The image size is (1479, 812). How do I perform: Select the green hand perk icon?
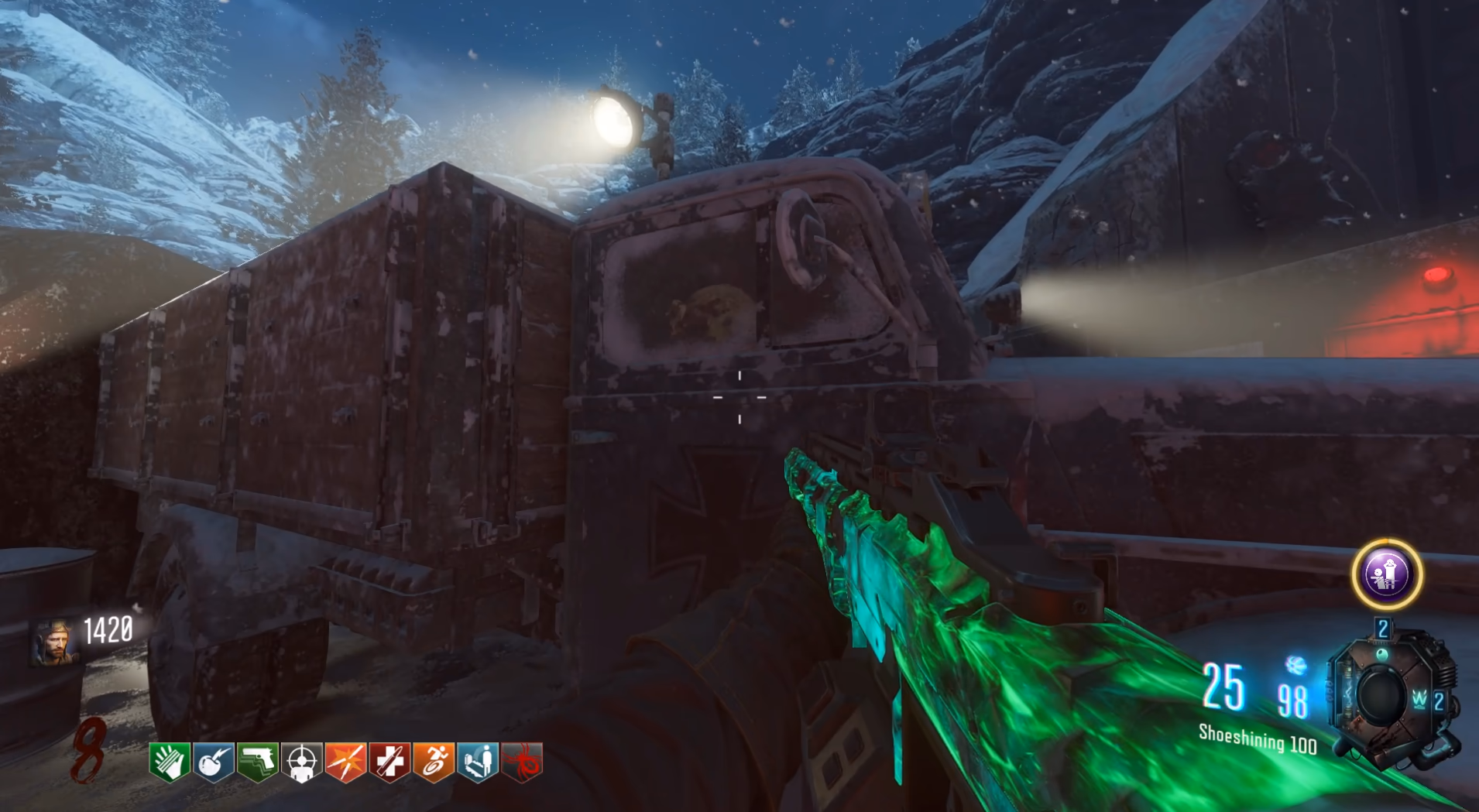click(x=170, y=761)
